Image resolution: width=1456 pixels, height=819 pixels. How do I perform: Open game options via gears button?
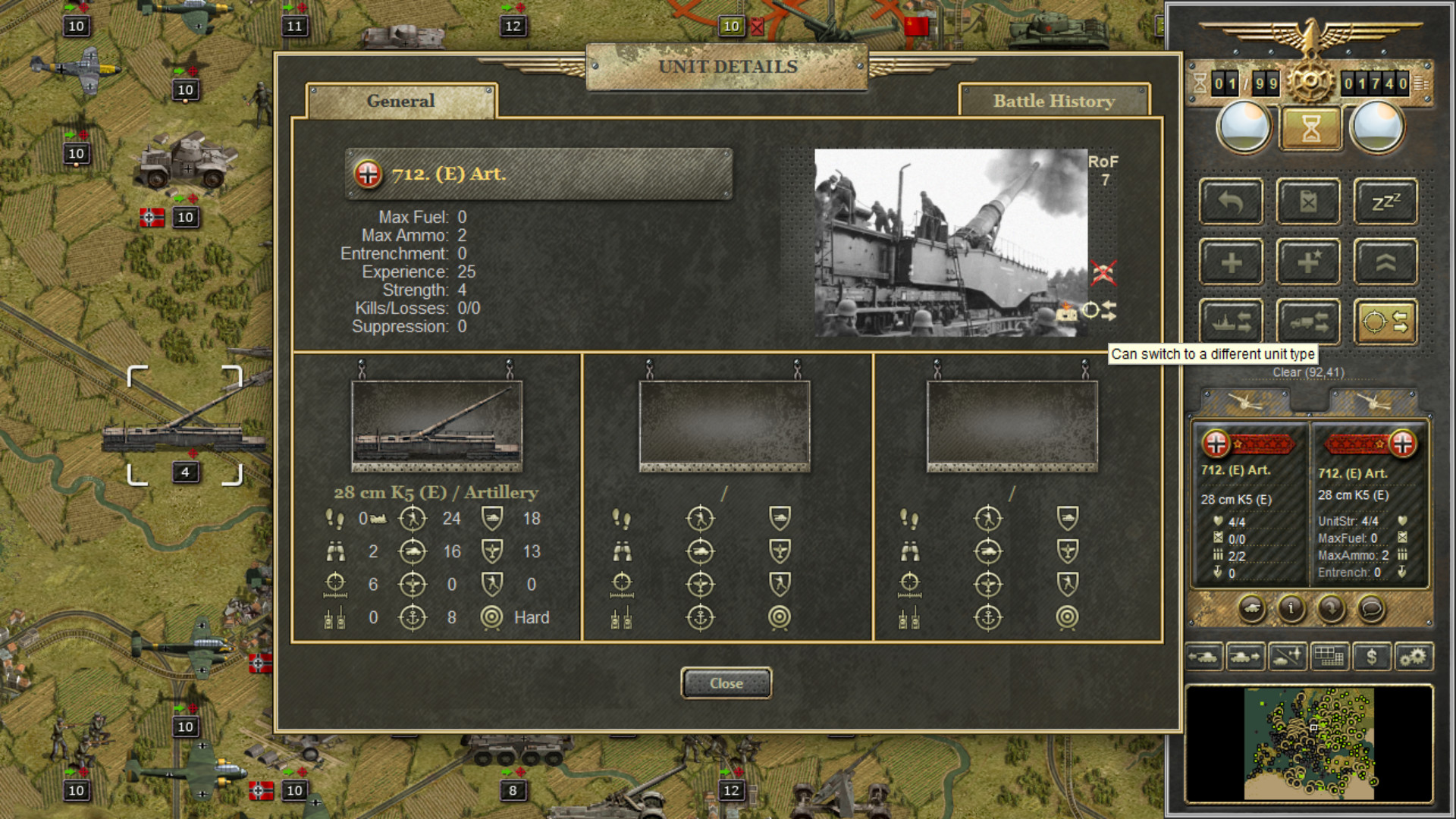tap(1413, 657)
